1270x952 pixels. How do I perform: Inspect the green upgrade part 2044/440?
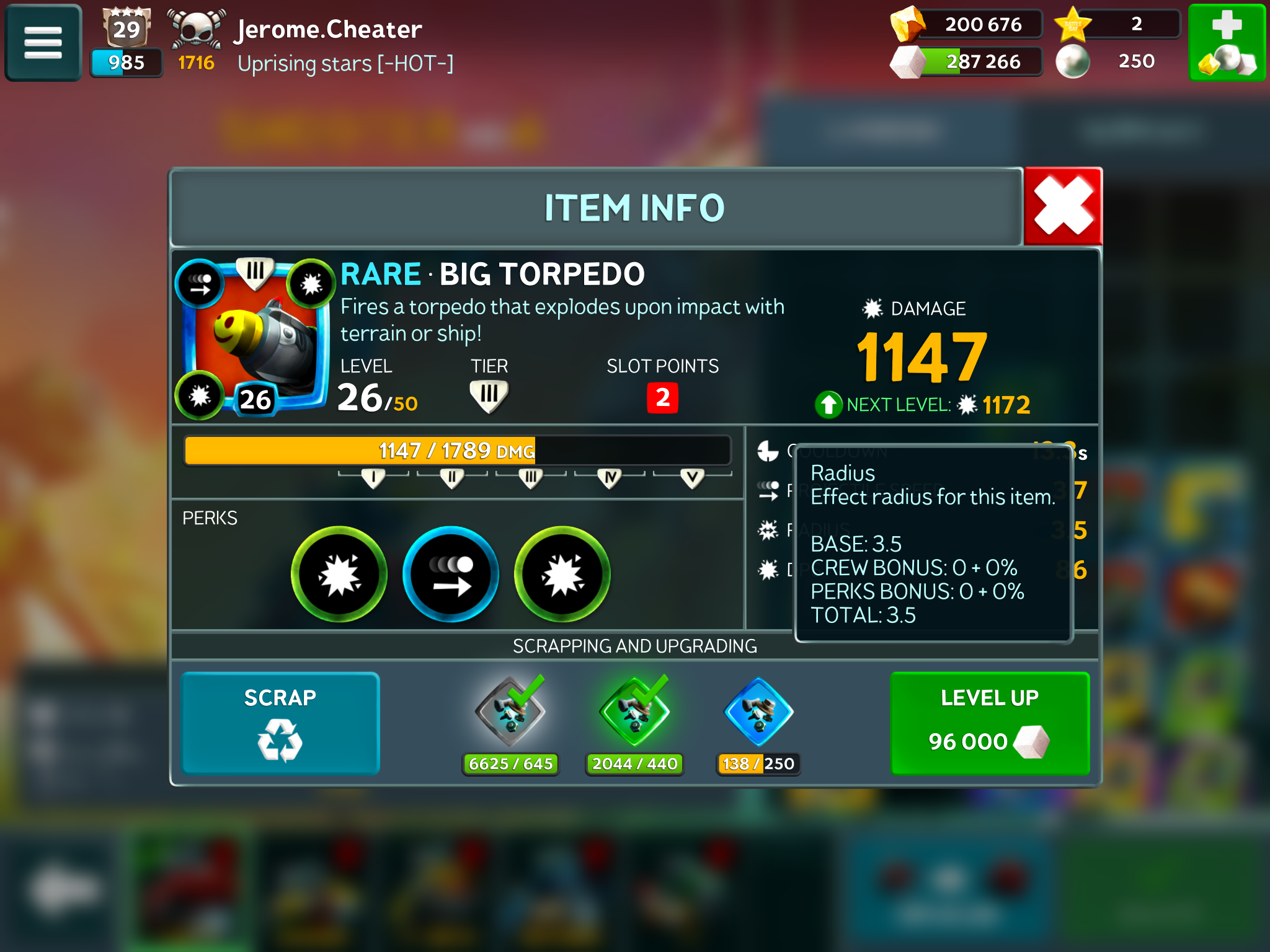(634, 713)
